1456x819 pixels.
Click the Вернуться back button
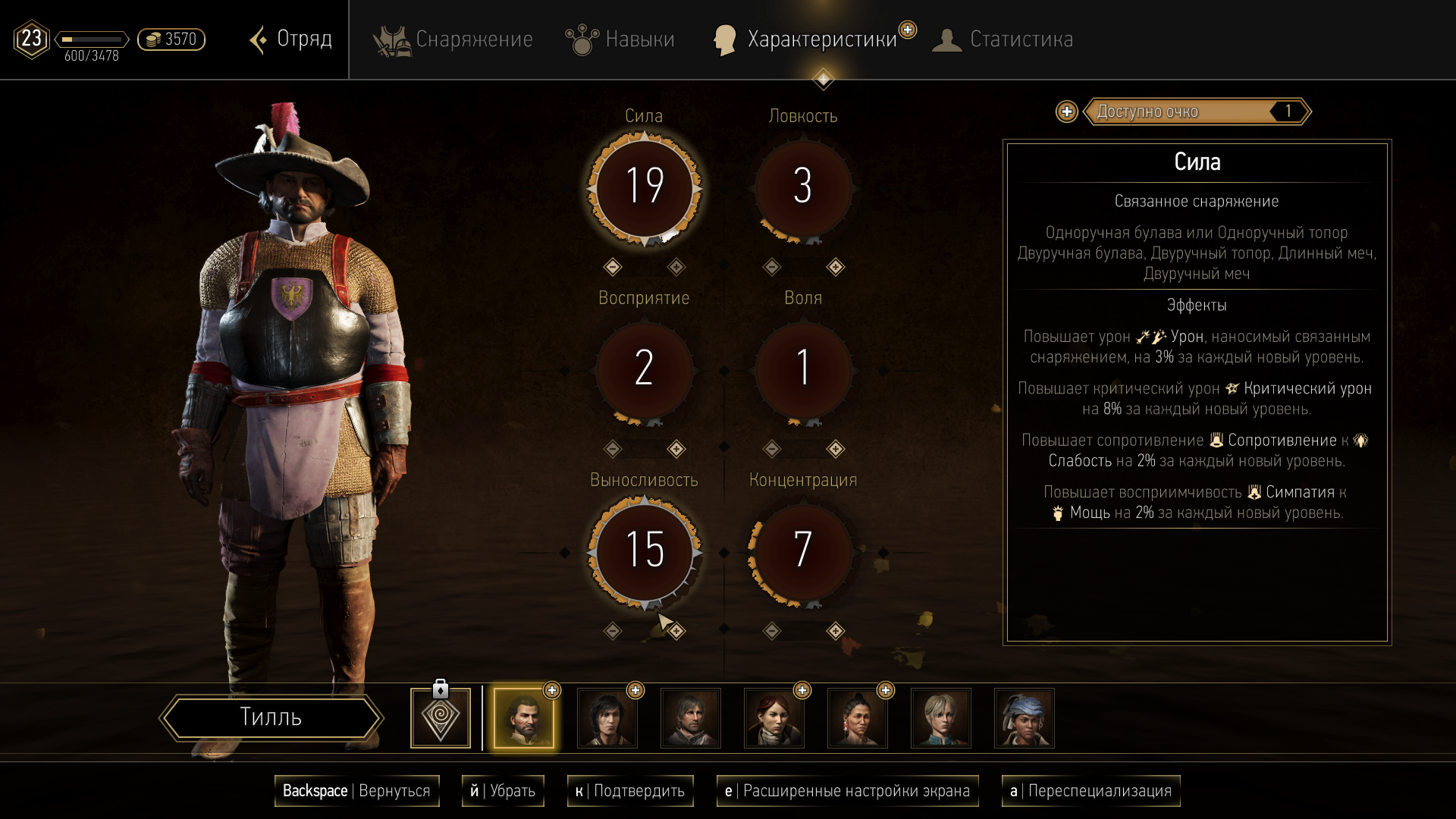coord(356,791)
